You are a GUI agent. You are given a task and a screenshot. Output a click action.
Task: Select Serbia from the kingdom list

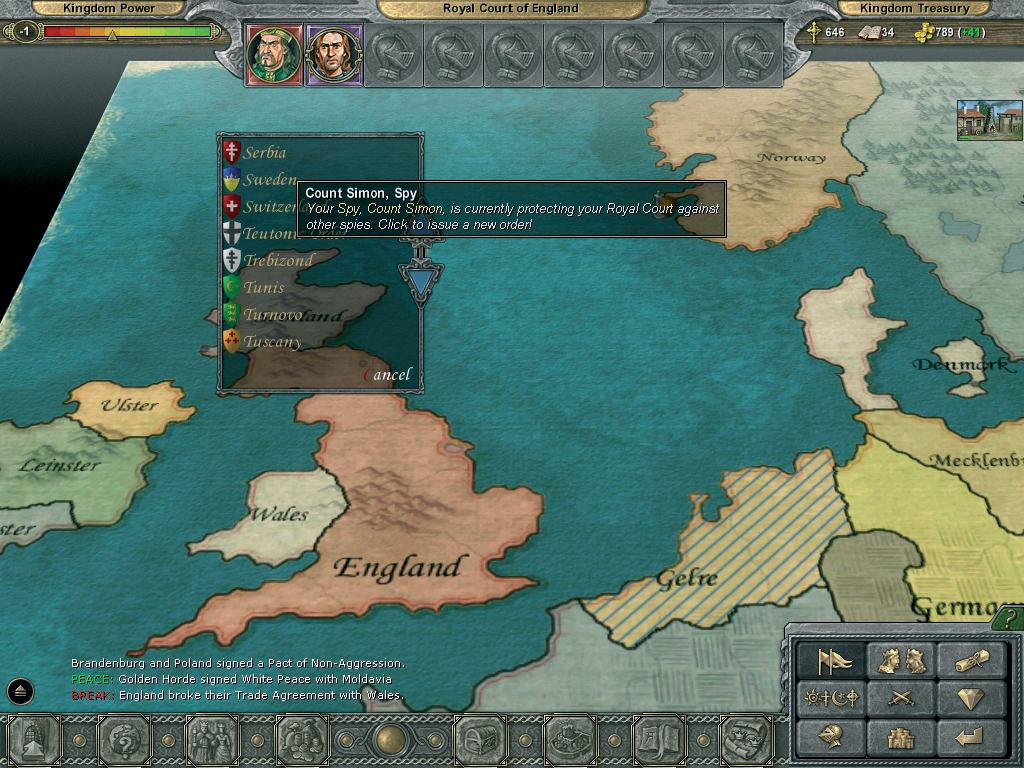point(264,153)
